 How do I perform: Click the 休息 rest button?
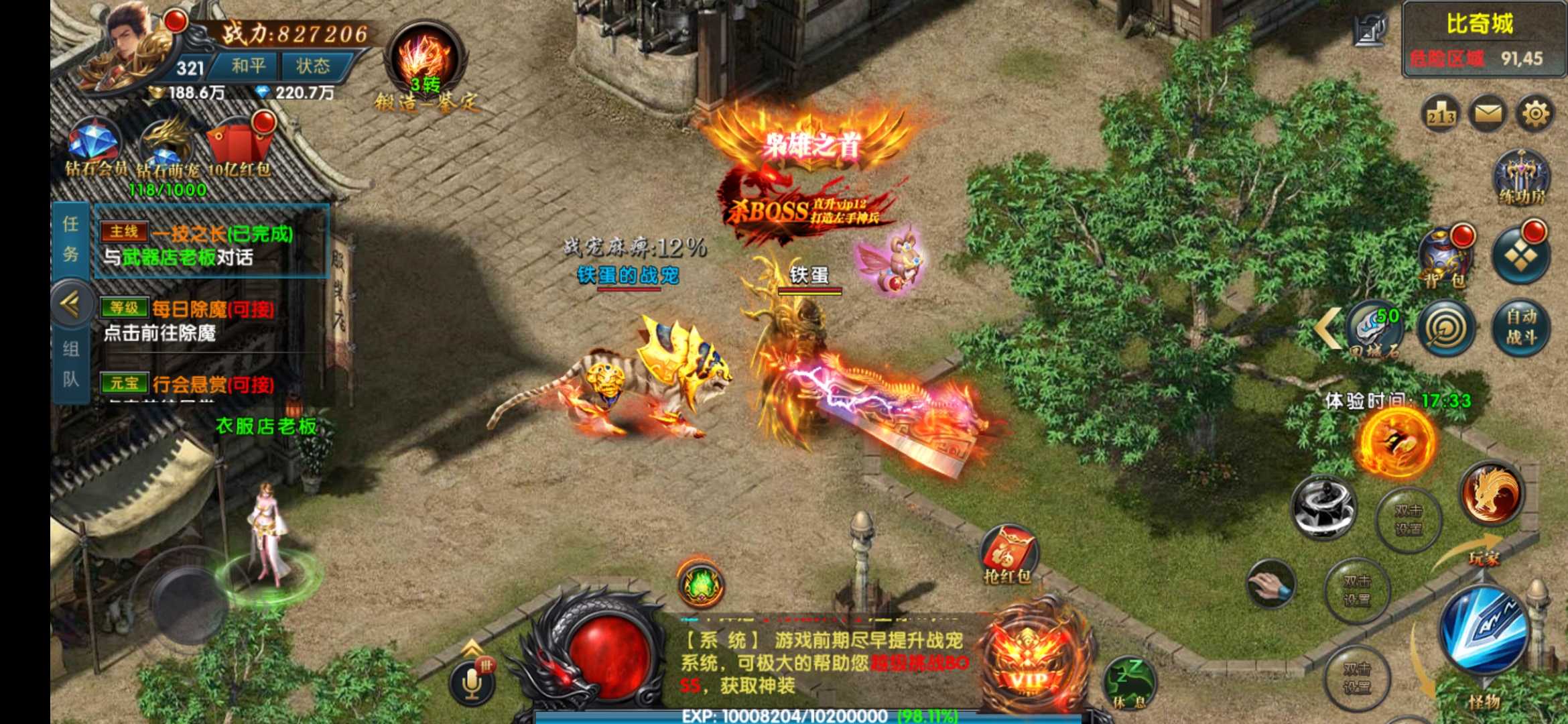click(x=1130, y=682)
